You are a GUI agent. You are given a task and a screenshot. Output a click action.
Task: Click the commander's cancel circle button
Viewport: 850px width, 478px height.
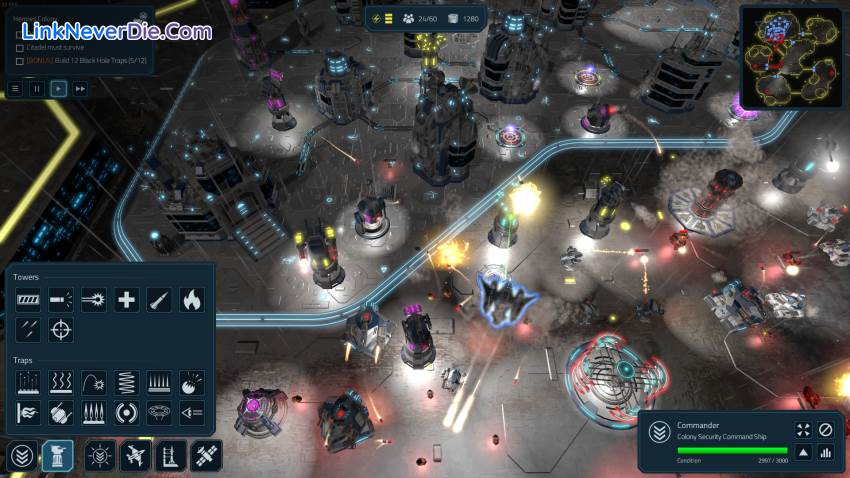click(826, 430)
